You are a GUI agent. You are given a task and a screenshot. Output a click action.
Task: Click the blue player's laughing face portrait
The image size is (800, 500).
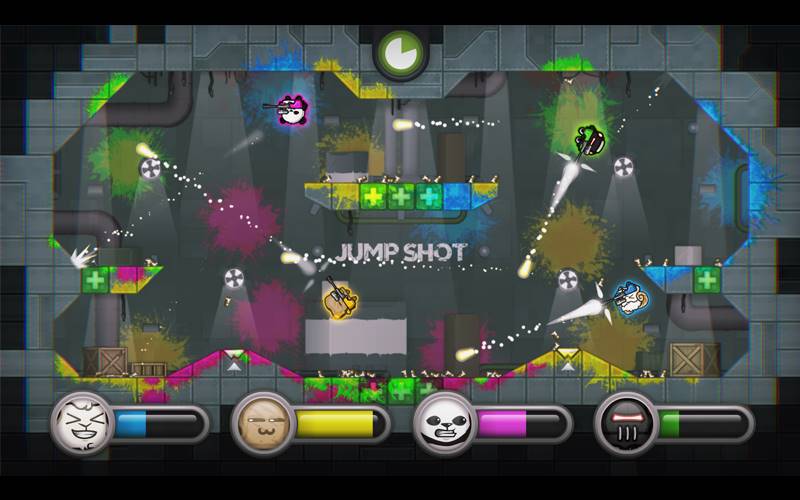click(x=81, y=423)
